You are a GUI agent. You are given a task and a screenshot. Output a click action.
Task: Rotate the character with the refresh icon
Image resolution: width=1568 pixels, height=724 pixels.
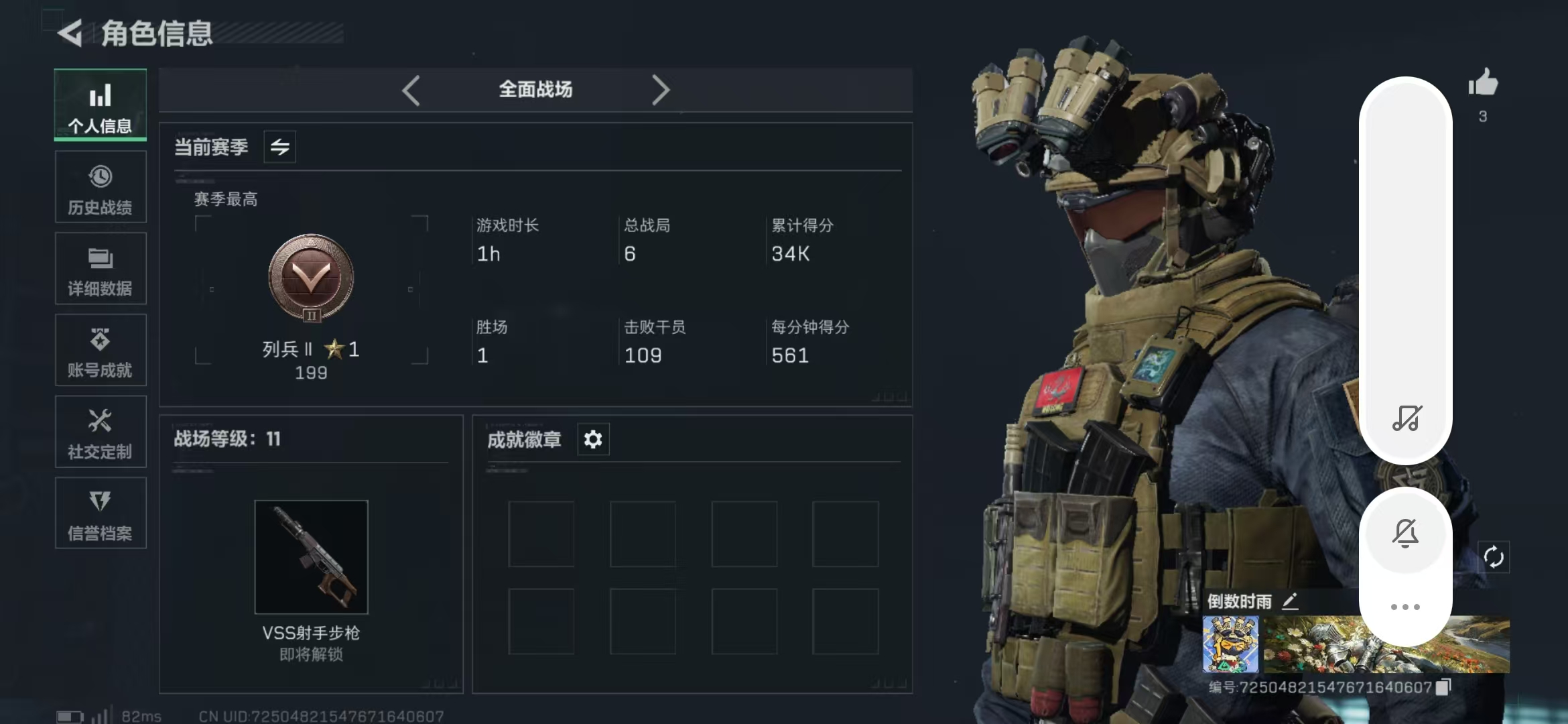[x=1494, y=557]
